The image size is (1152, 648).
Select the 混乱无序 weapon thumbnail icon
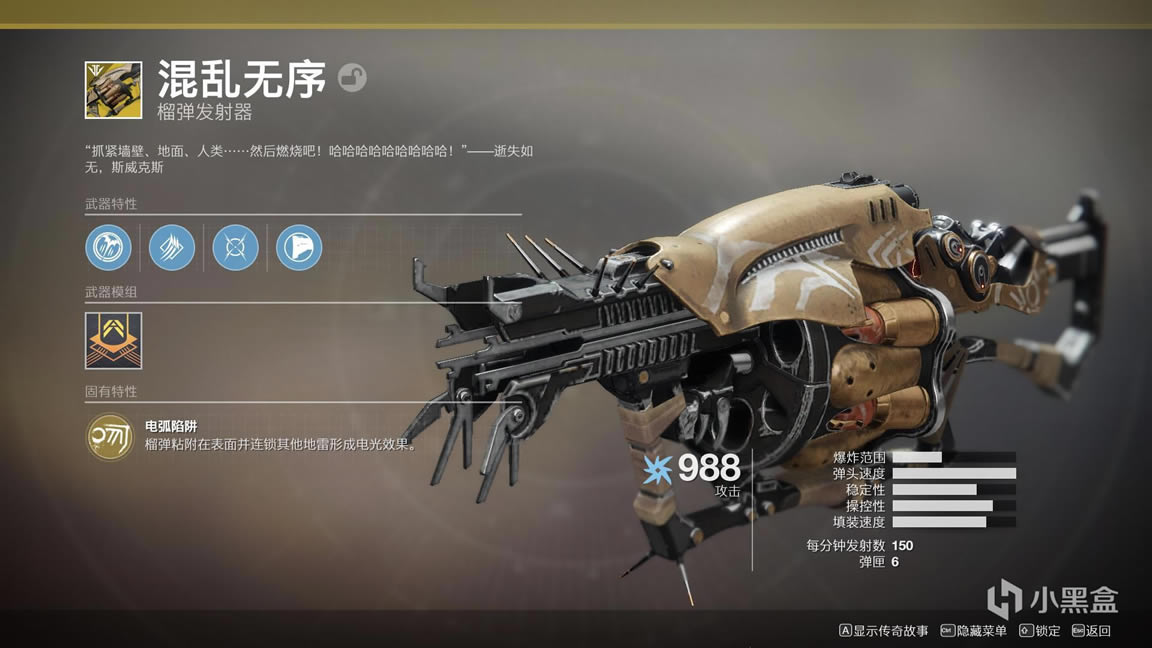pos(113,90)
